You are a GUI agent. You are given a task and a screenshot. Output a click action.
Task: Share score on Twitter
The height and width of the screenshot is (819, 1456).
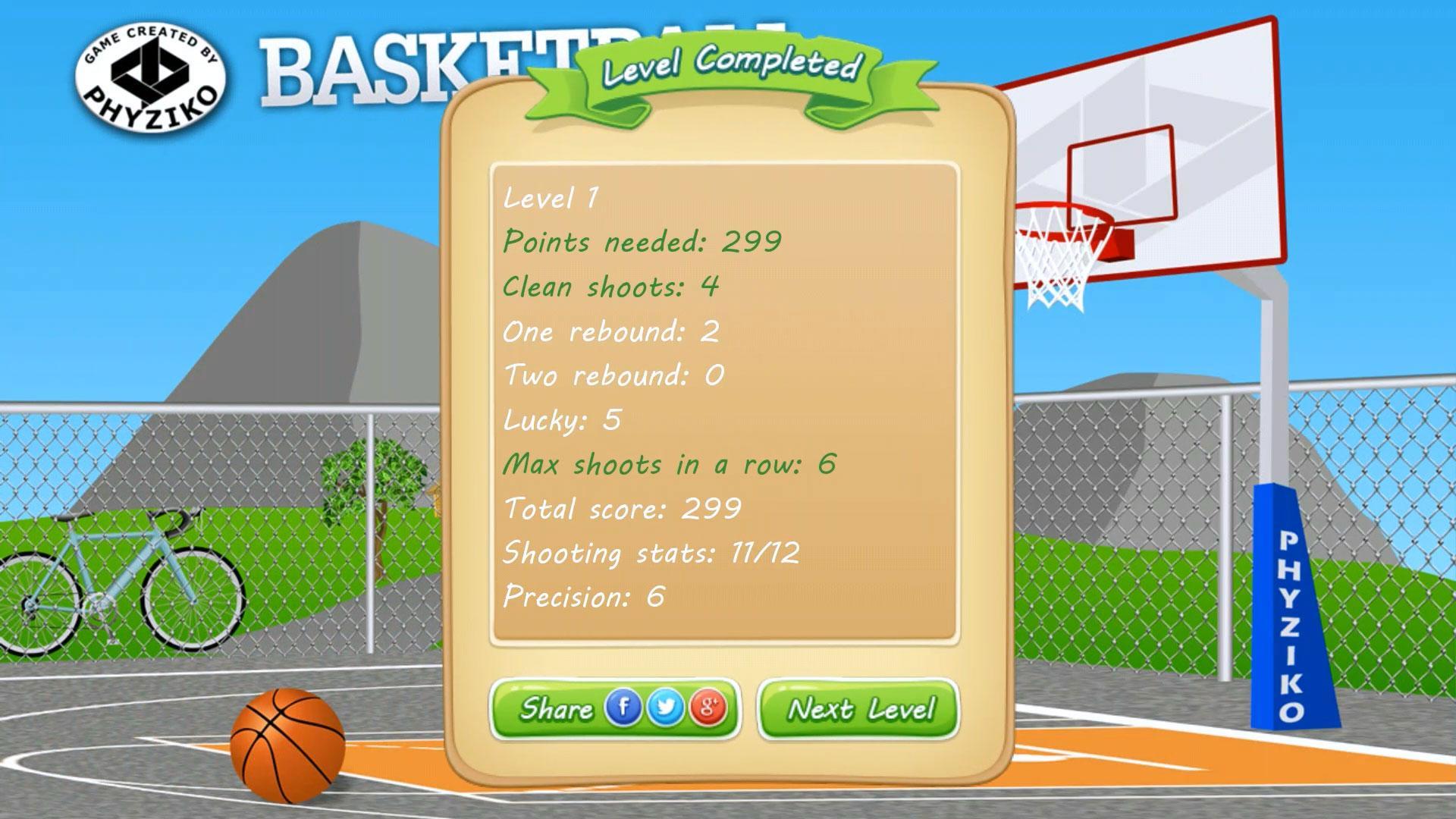pyautogui.click(x=664, y=708)
